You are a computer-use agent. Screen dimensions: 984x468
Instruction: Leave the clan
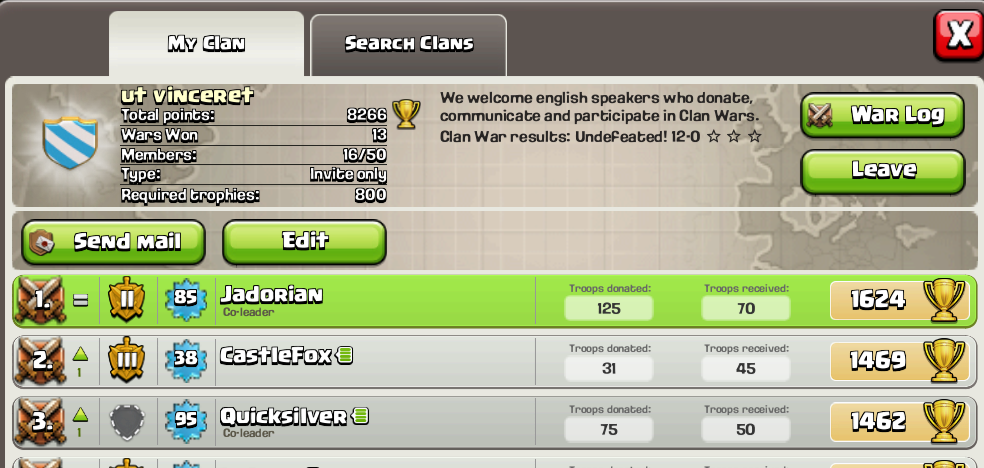pyautogui.click(x=882, y=171)
